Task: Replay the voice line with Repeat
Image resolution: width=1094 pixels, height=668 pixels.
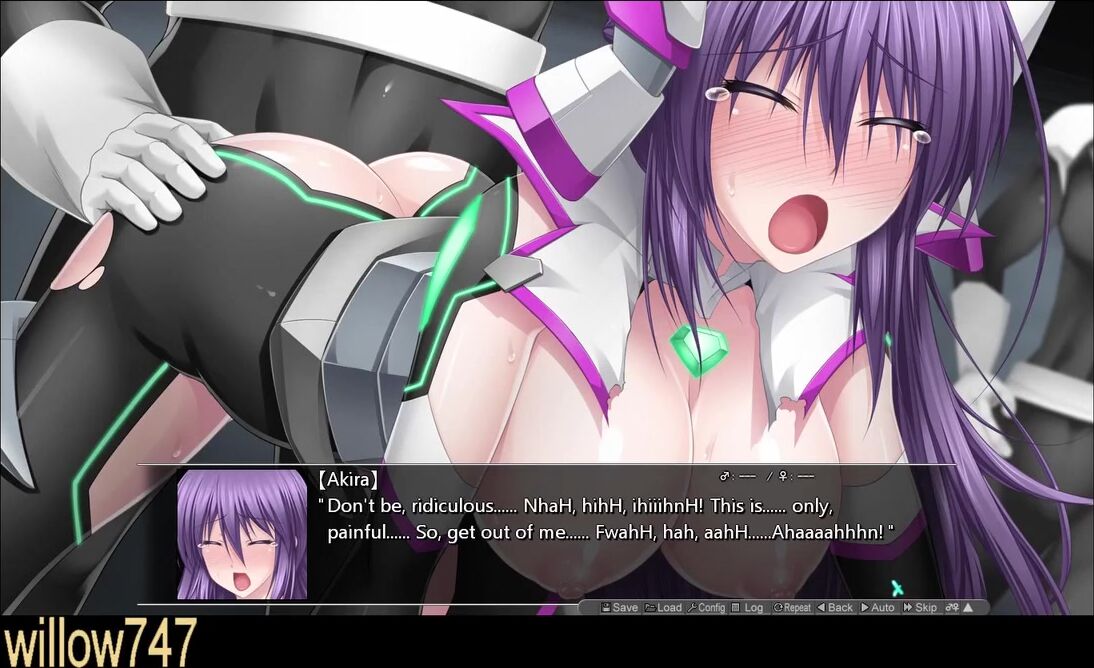Action: (x=791, y=607)
